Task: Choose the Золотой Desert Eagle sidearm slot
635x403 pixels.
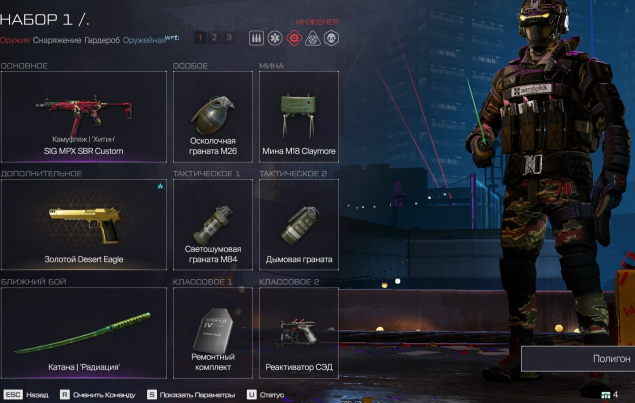Action: point(83,224)
